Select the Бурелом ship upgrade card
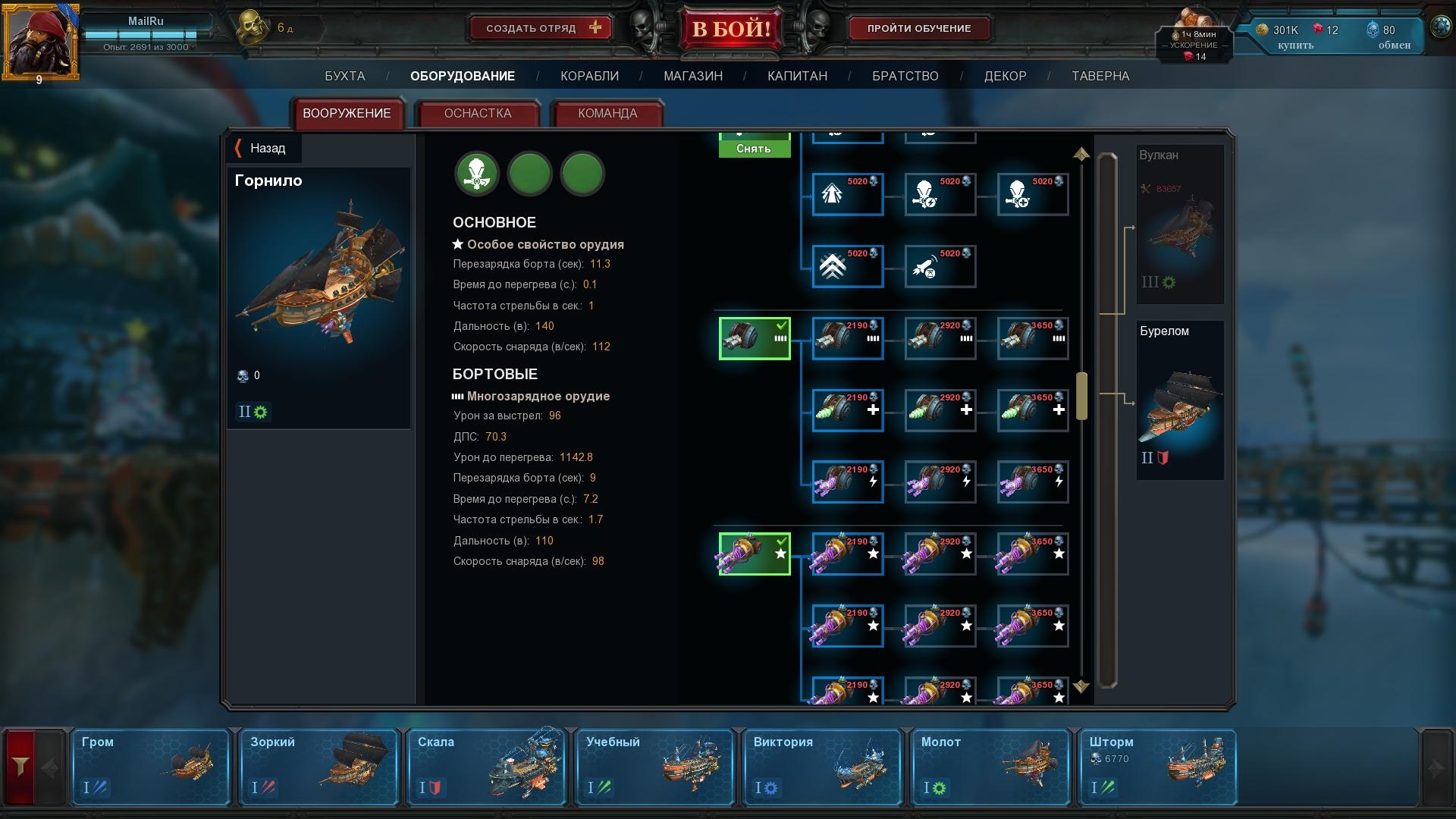Screen dimensions: 1456x819 (1179, 400)
